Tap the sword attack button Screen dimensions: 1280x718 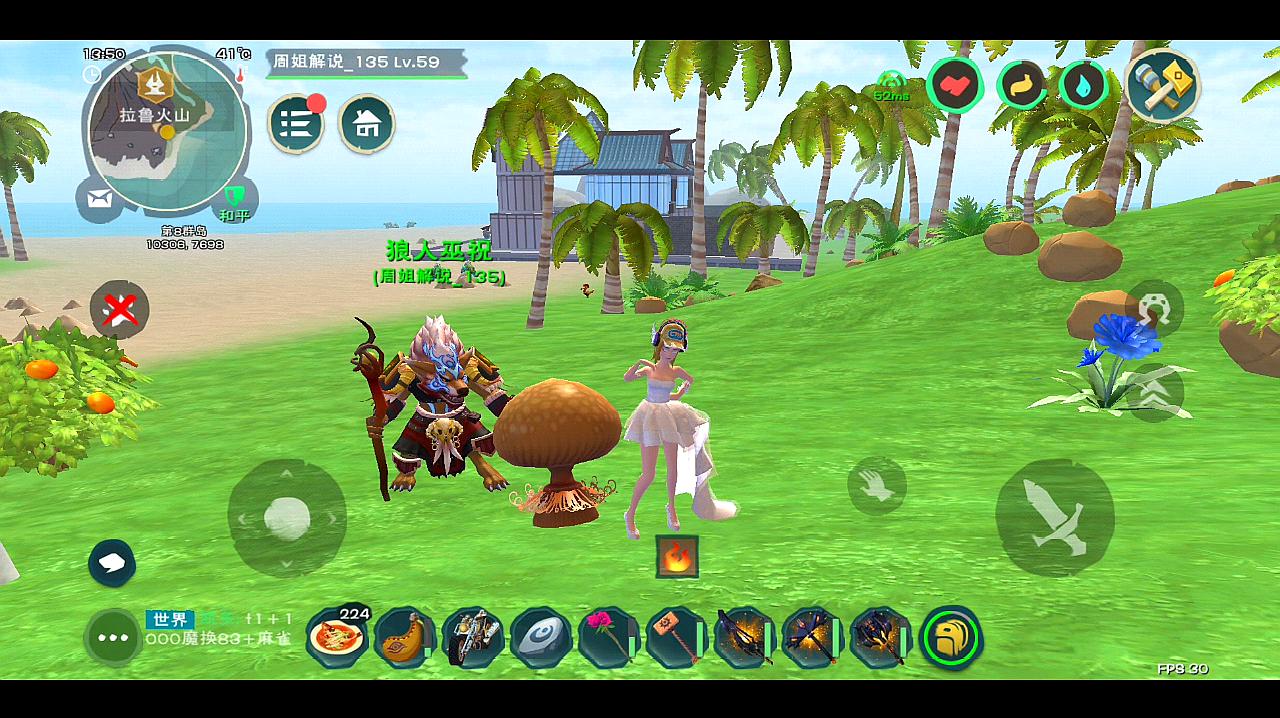1055,517
